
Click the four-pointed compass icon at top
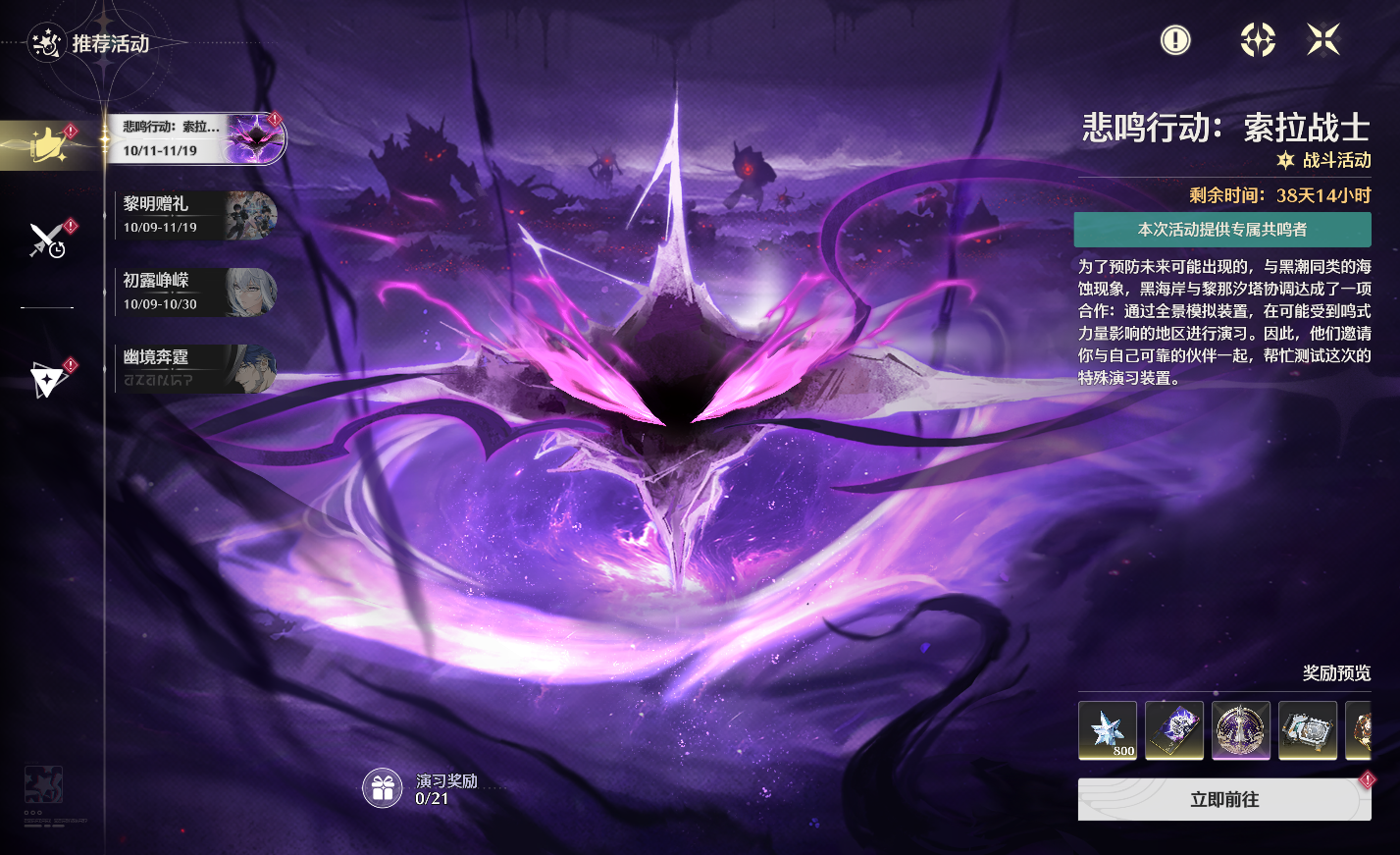1257,40
